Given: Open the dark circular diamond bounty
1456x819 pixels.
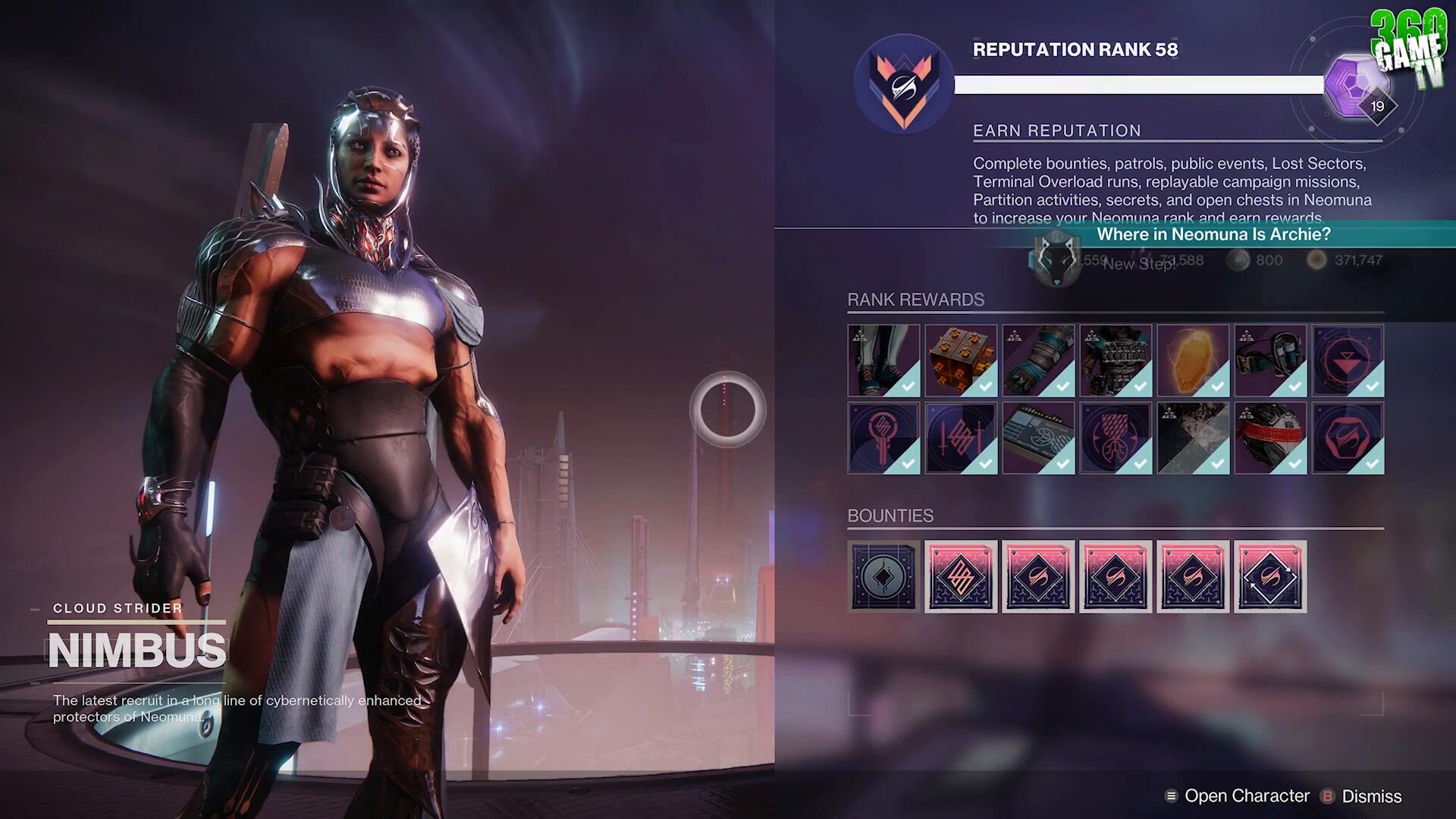Looking at the screenshot, I should (x=883, y=577).
